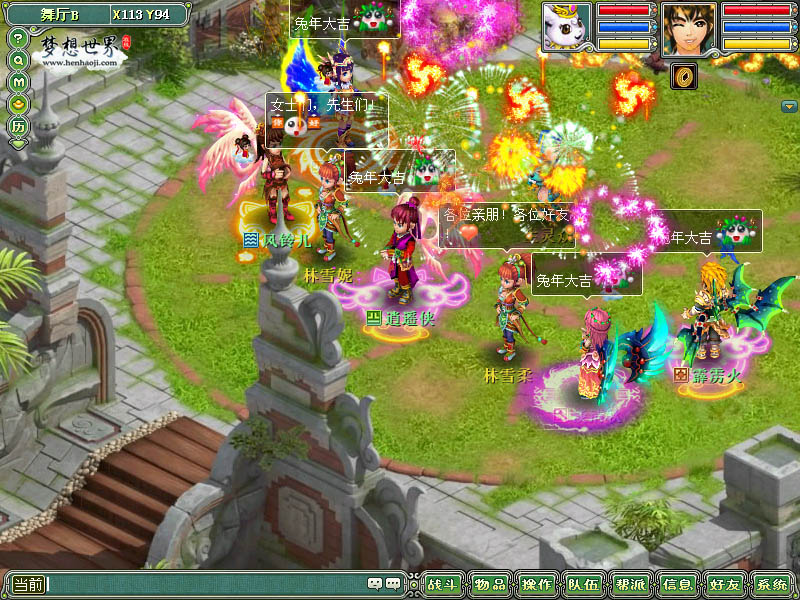Click the orange down-arrow toggle on right
The image size is (800, 600).
(x=789, y=106)
